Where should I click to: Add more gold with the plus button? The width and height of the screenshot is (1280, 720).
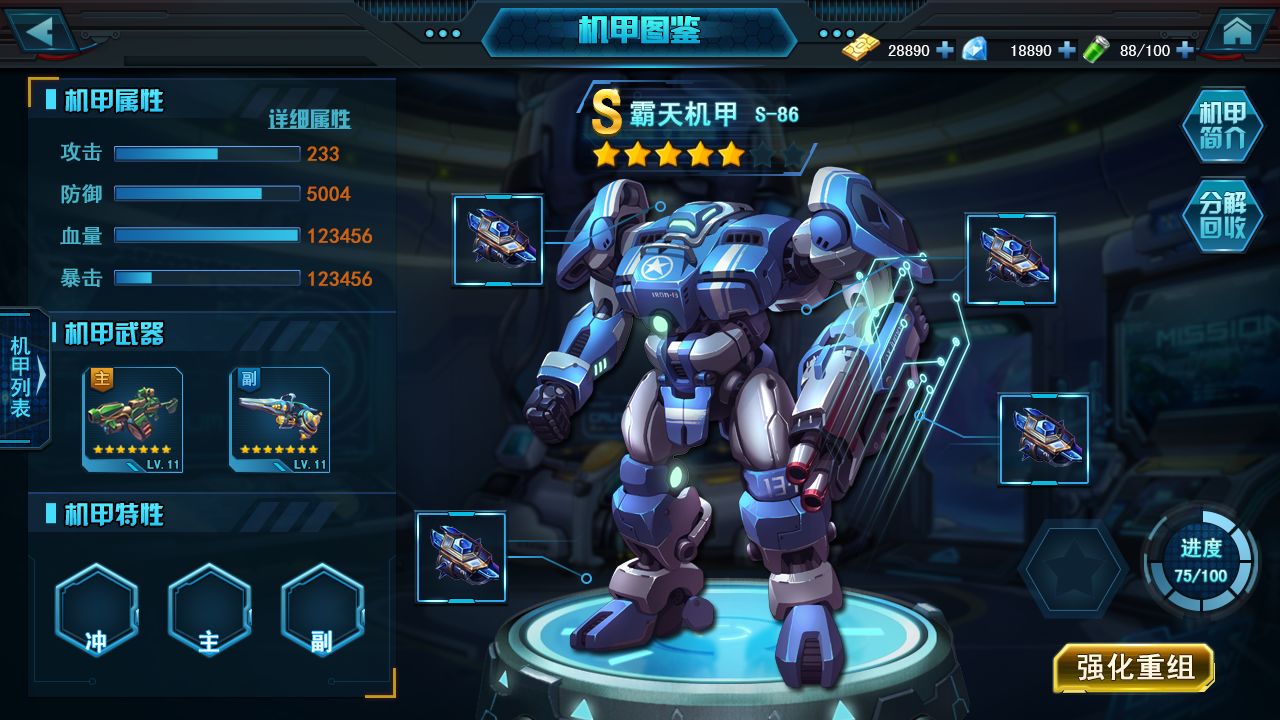[x=945, y=50]
